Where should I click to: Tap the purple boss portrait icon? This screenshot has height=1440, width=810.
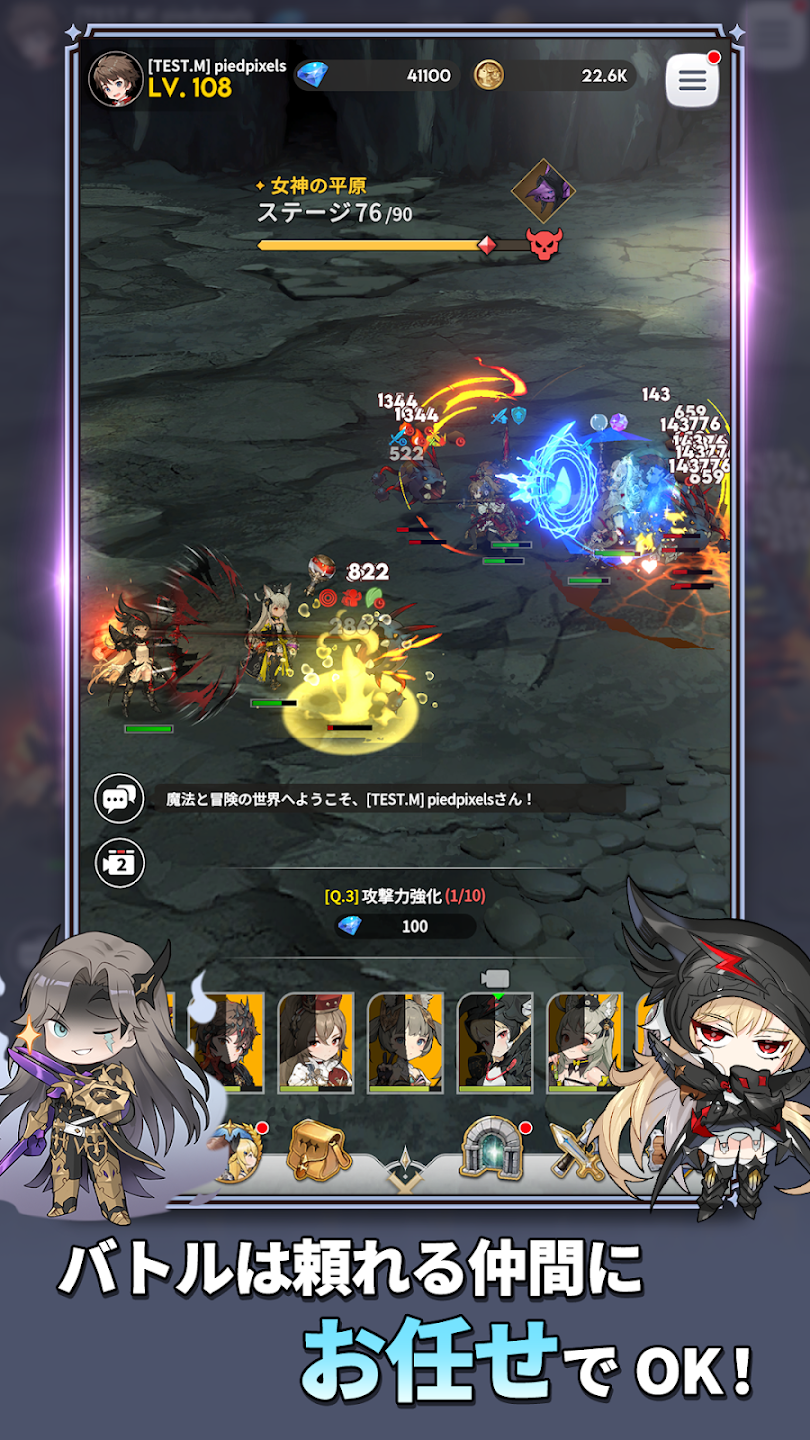click(543, 191)
